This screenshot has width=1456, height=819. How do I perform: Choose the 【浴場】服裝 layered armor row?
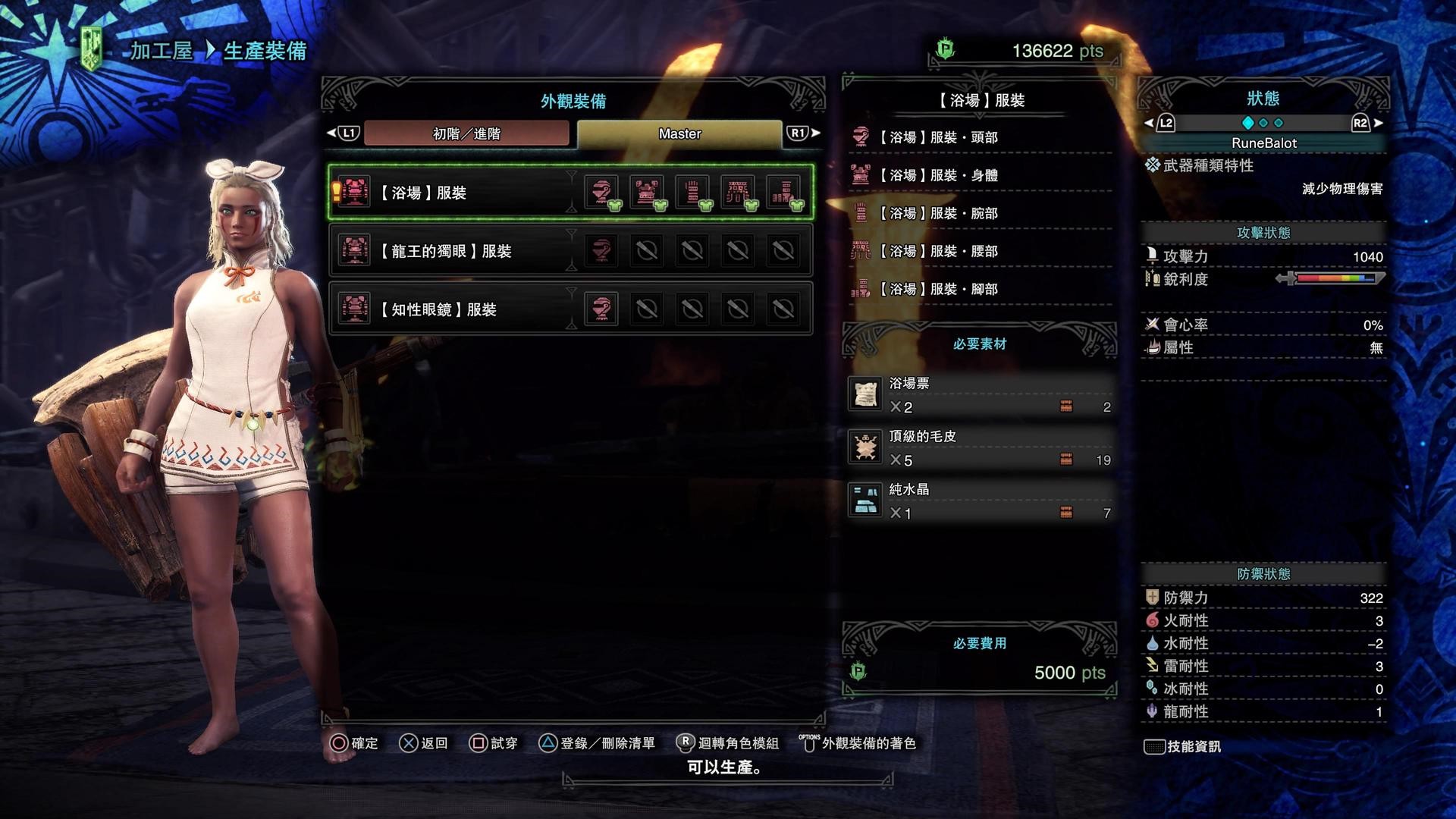click(x=455, y=193)
